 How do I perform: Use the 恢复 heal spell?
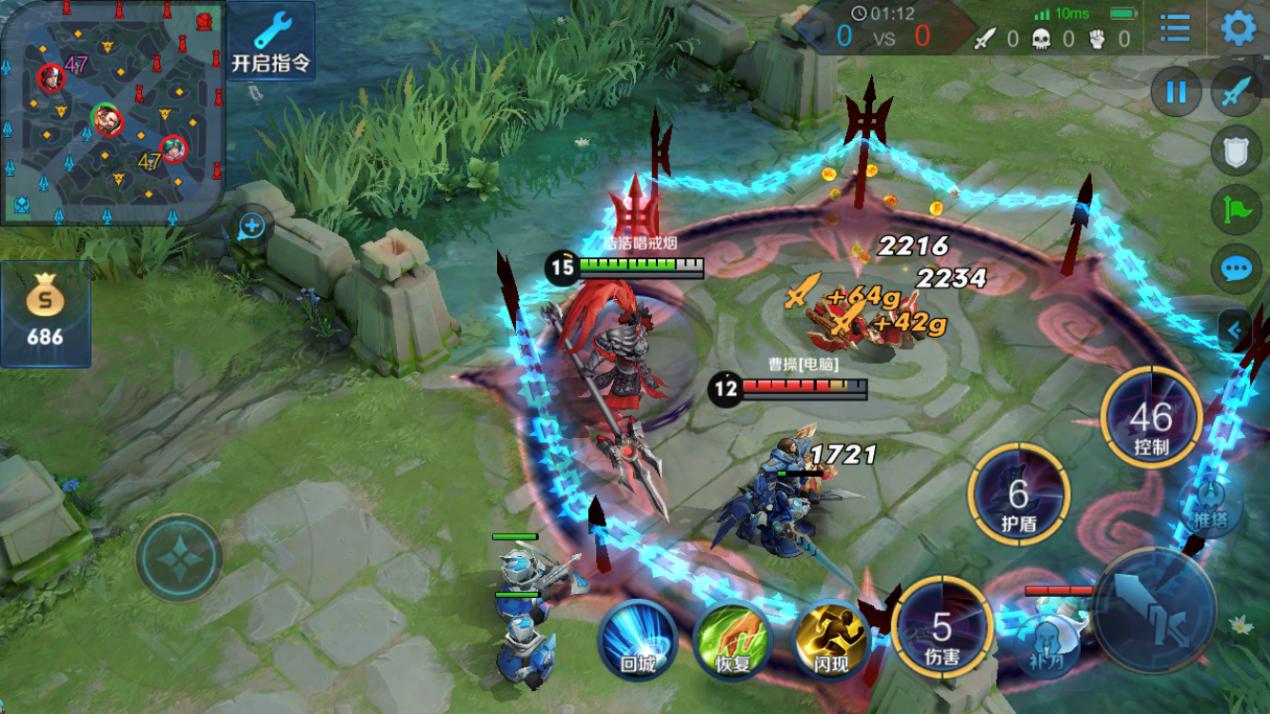pyautogui.click(x=733, y=638)
